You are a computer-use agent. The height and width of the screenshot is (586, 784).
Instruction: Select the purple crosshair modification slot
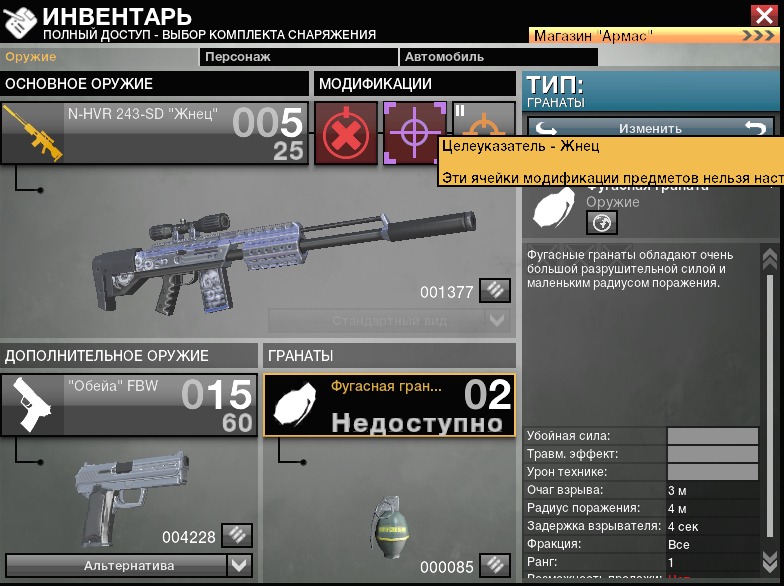[x=413, y=132]
